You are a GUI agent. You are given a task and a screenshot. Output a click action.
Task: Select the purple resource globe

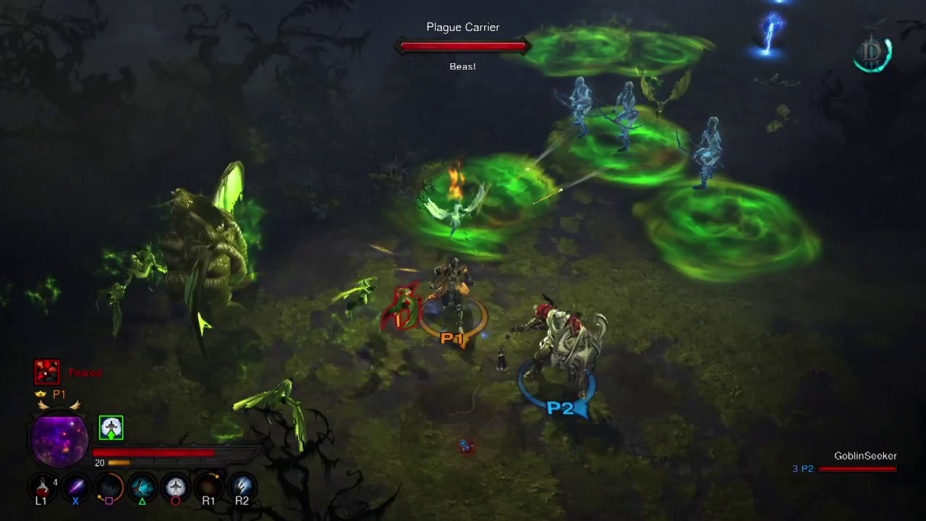tap(59, 440)
